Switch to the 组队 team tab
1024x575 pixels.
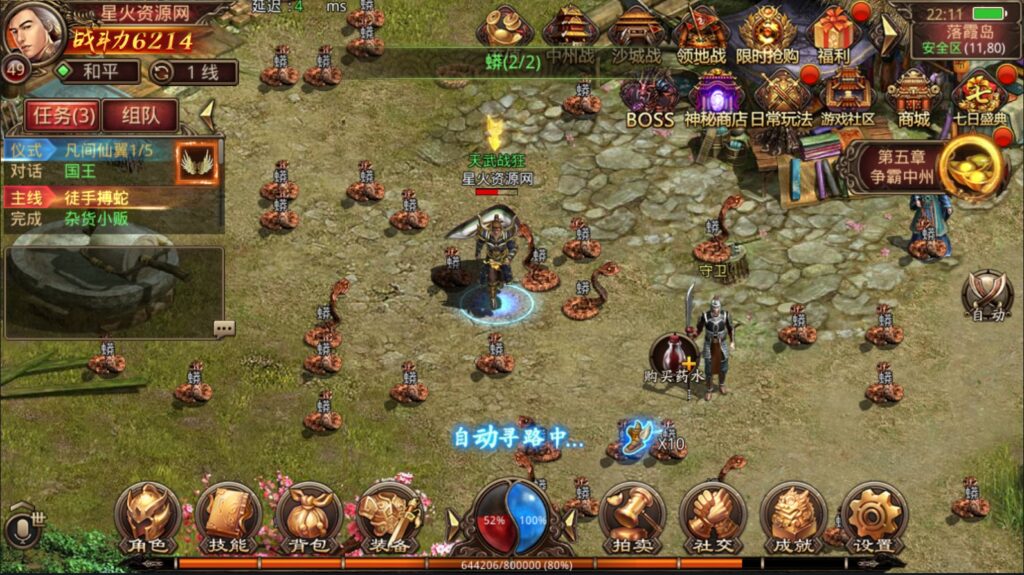(x=140, y=115)
